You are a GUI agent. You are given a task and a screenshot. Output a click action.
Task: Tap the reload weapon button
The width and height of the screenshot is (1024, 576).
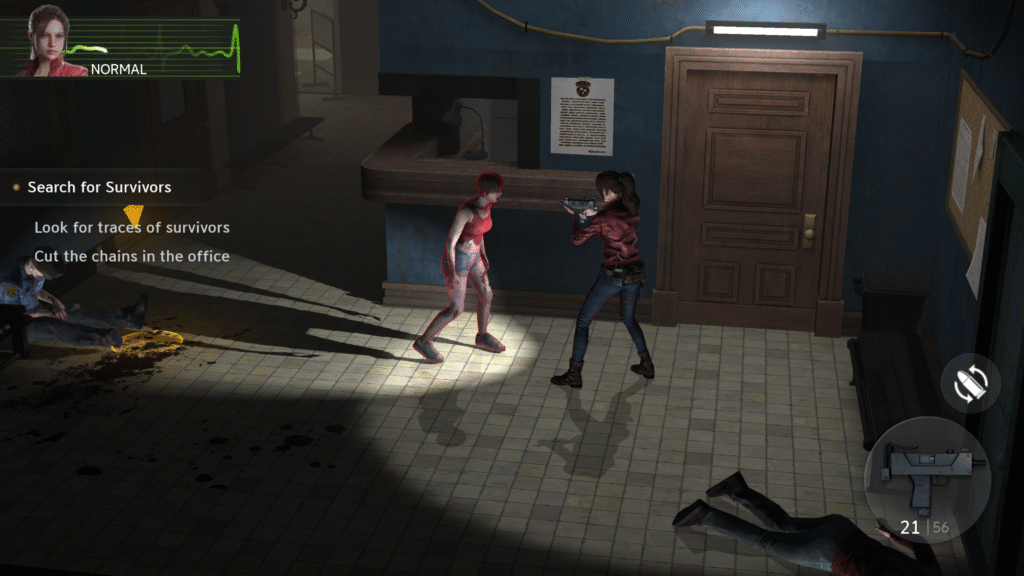click(970, 383)
